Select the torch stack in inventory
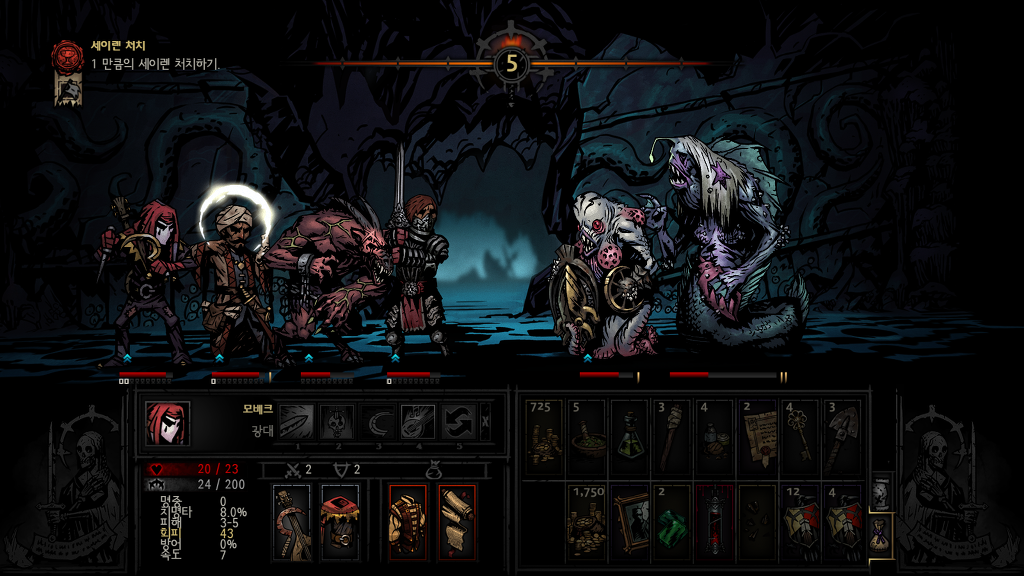Viewport: 1024px width, 576px height. [x=671, y=435]
